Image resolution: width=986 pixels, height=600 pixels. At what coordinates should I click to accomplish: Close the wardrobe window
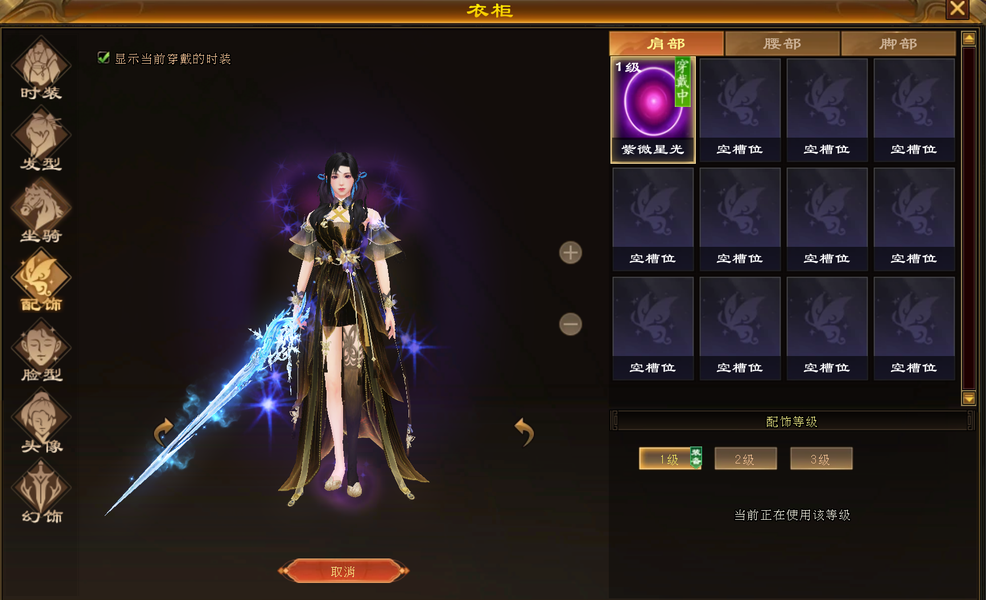(x=957, y=9)
